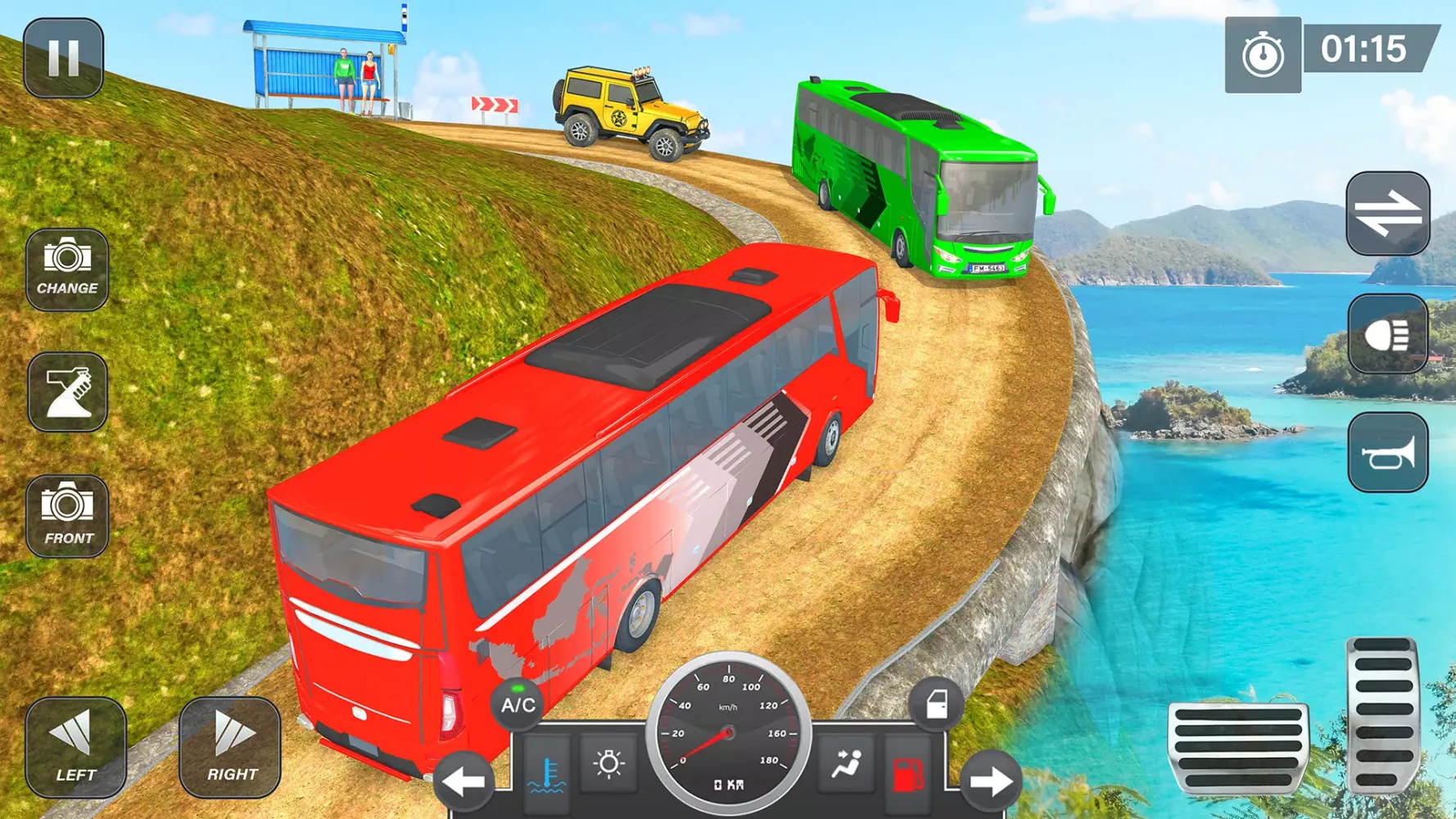Toggle the dashboard light bulb icon
This screenshot has height=819, width=1456.
(x=608, y=764)
